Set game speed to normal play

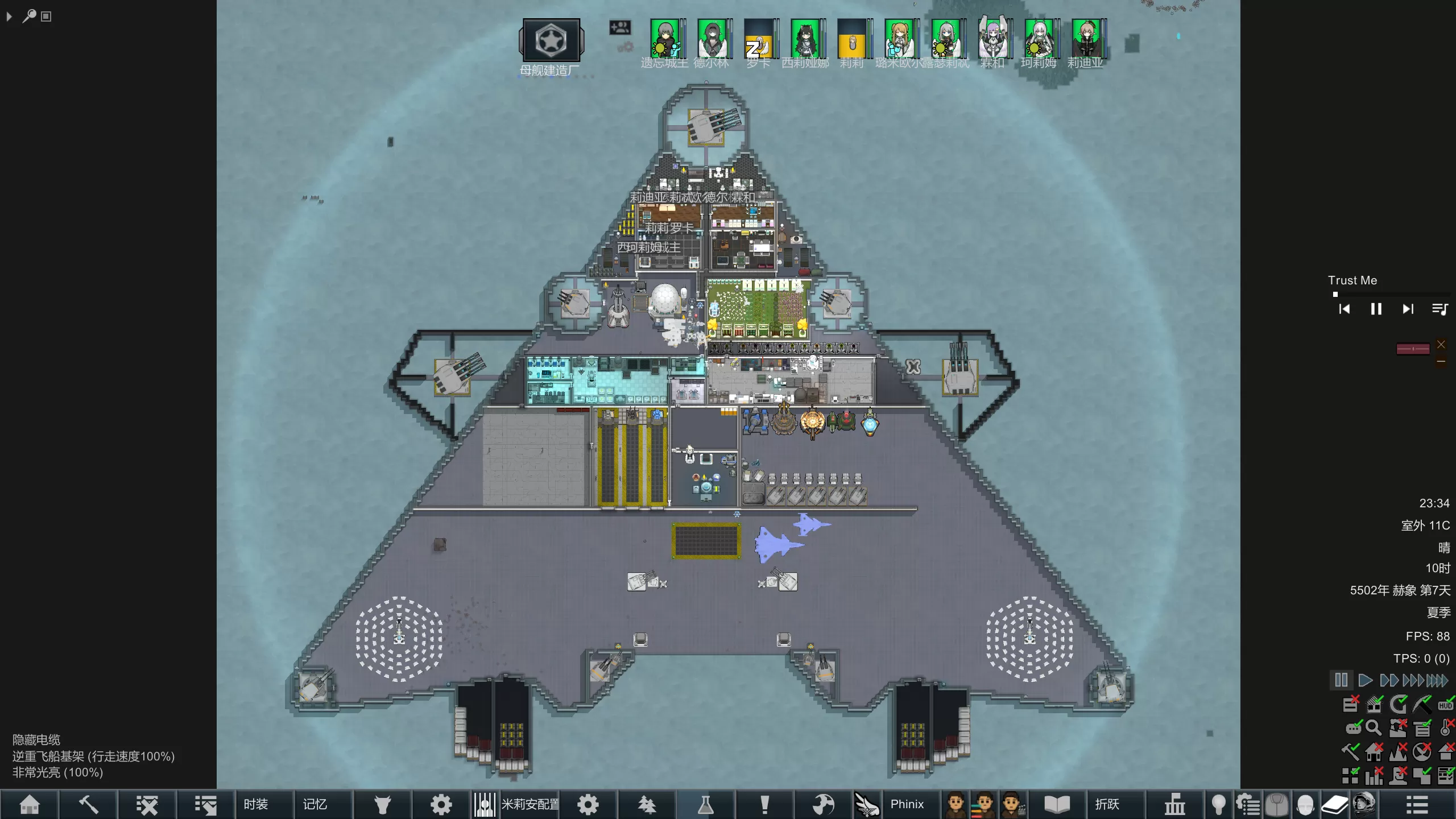pos(1364,680)
